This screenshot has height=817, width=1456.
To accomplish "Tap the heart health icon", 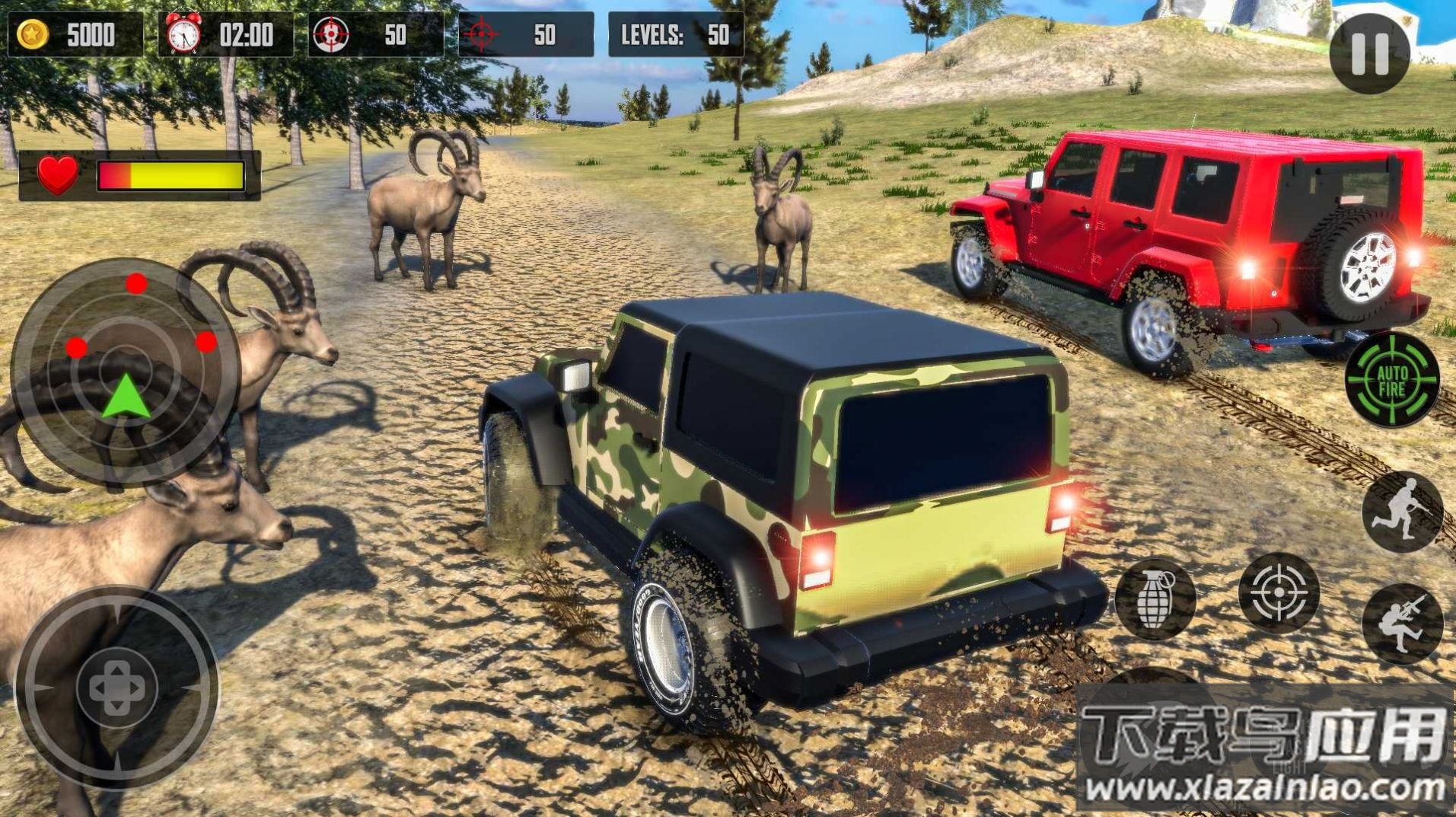I will coord(57,173).
